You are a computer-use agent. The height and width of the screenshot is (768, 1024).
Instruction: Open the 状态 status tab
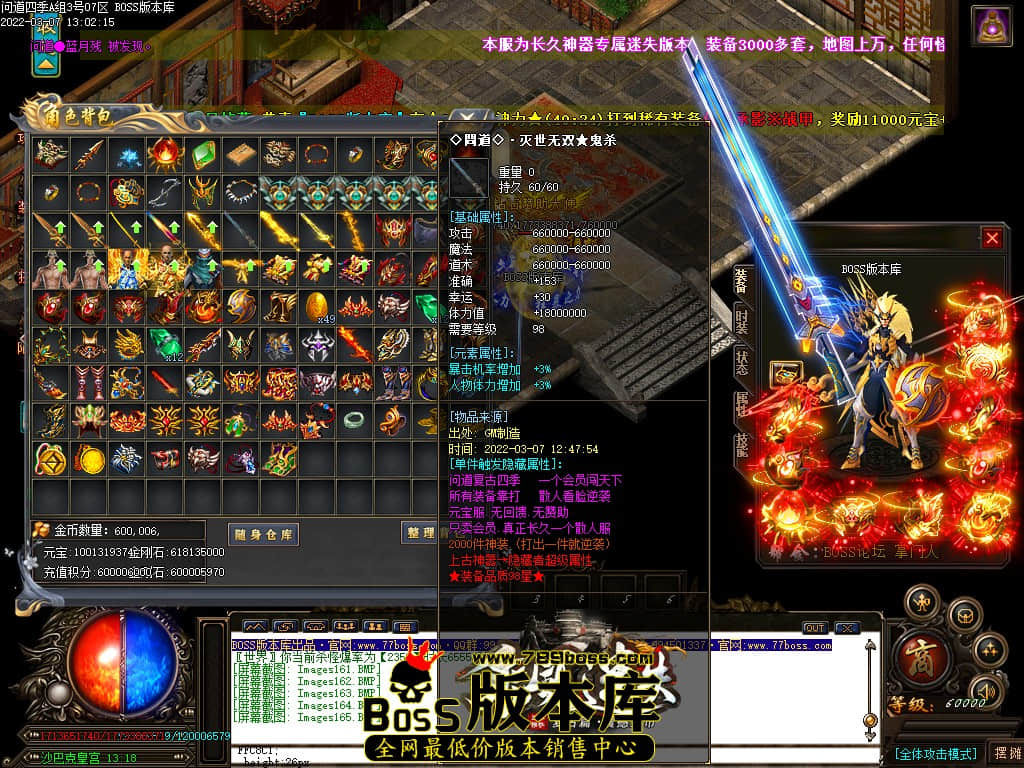(741, 361)
